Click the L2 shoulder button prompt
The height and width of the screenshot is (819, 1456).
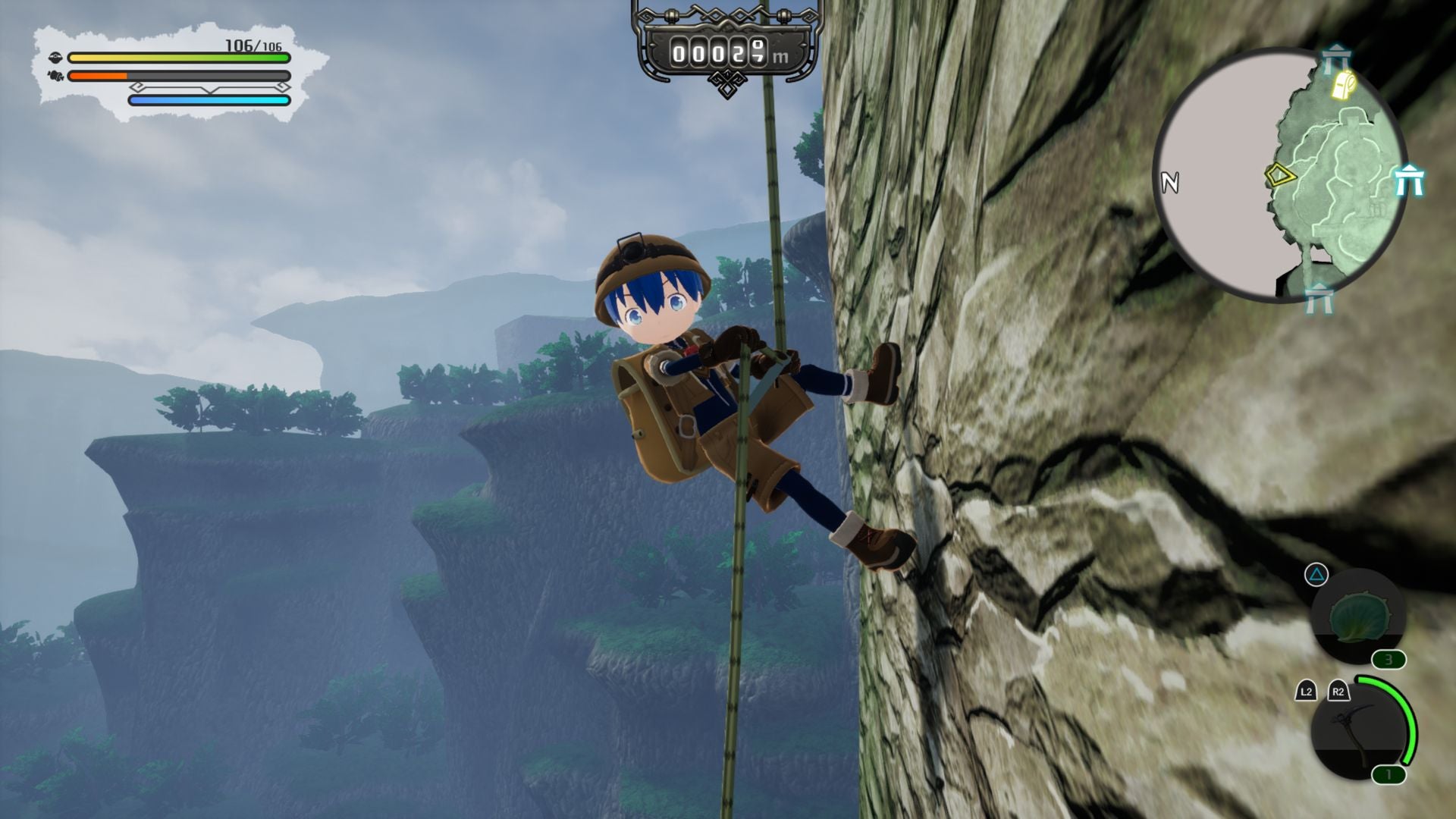(x=1307, y=691)
